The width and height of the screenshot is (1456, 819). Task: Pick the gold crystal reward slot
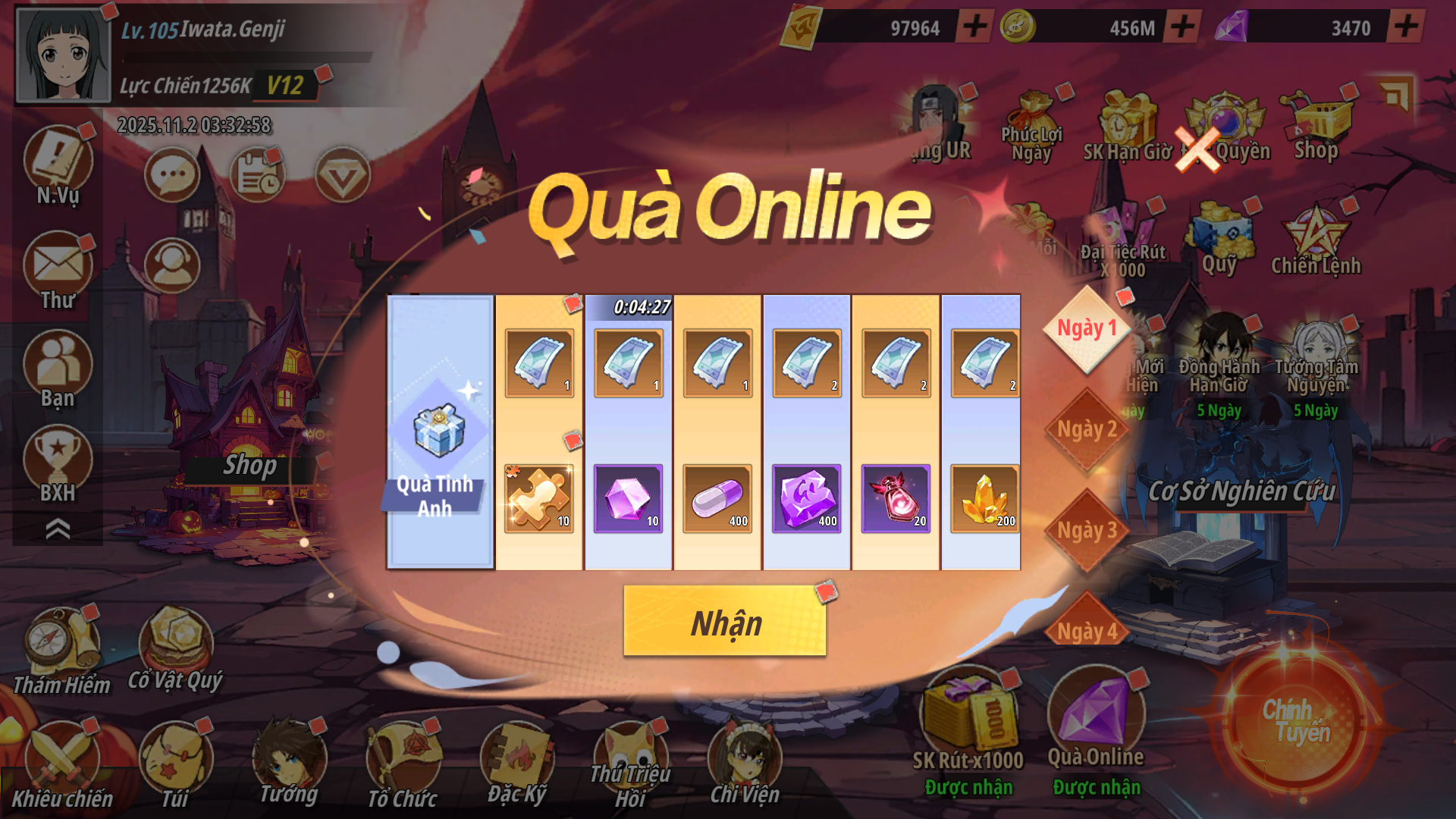pyautogui.click(x=984, y=498)
